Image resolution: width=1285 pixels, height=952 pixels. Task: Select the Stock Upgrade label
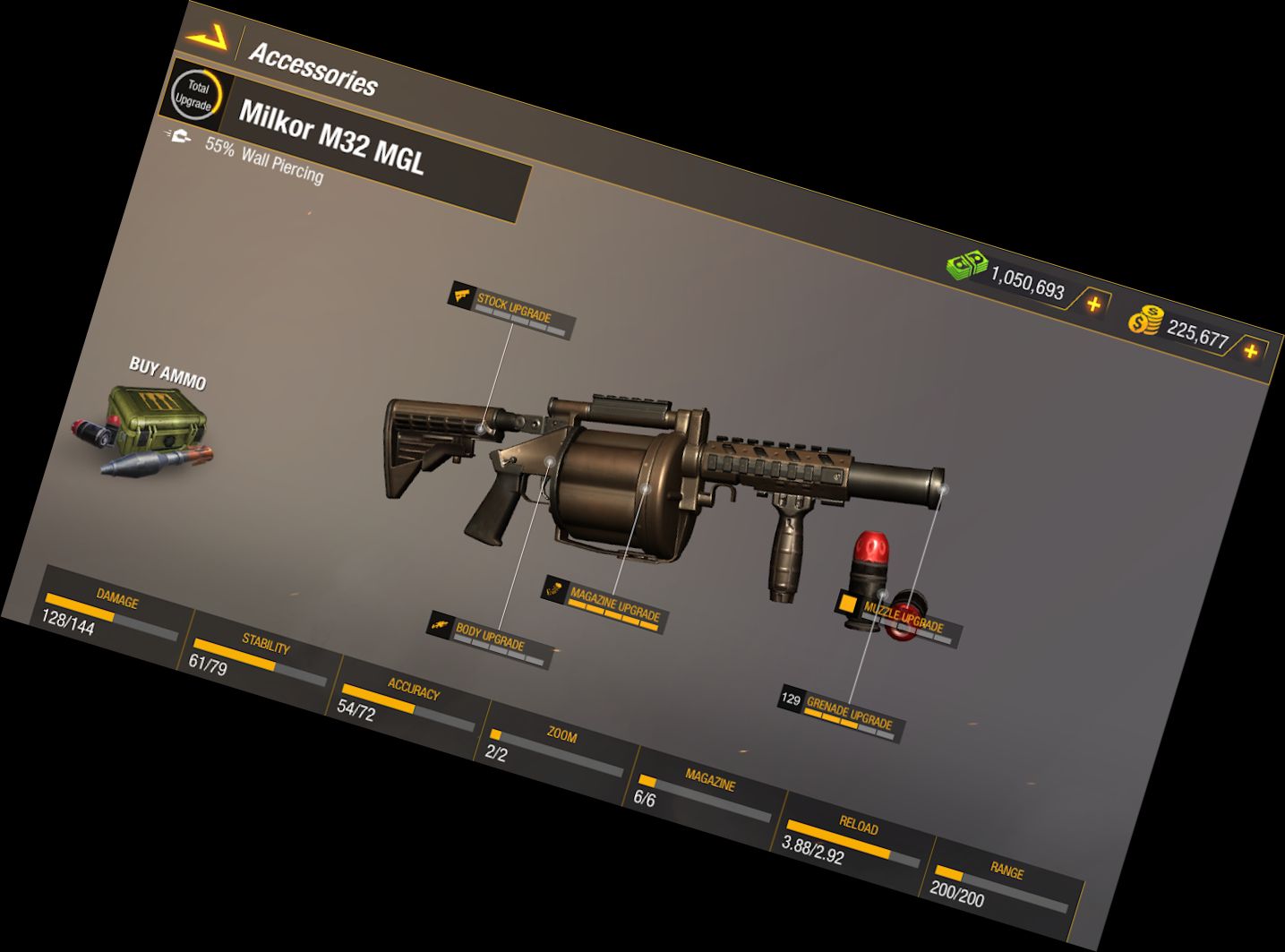(x=511, y=310)
